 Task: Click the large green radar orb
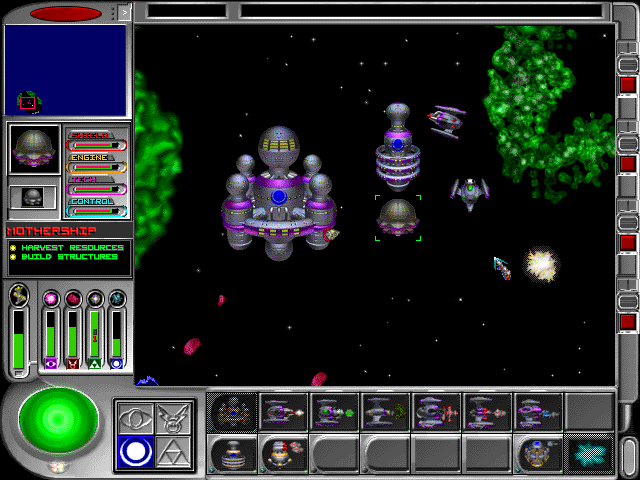[x=58, y=420]
